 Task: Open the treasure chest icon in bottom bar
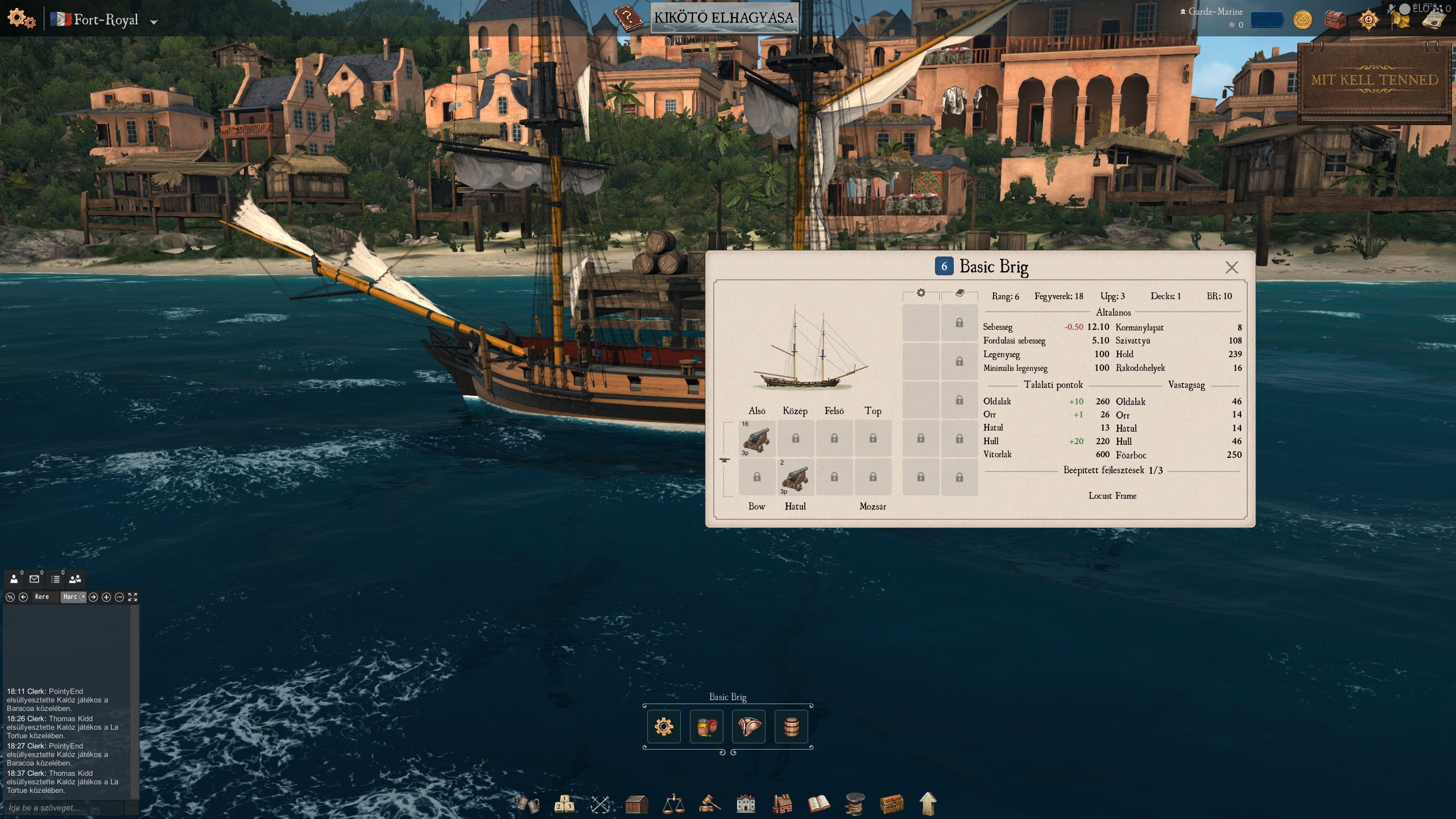coord(891,804)
